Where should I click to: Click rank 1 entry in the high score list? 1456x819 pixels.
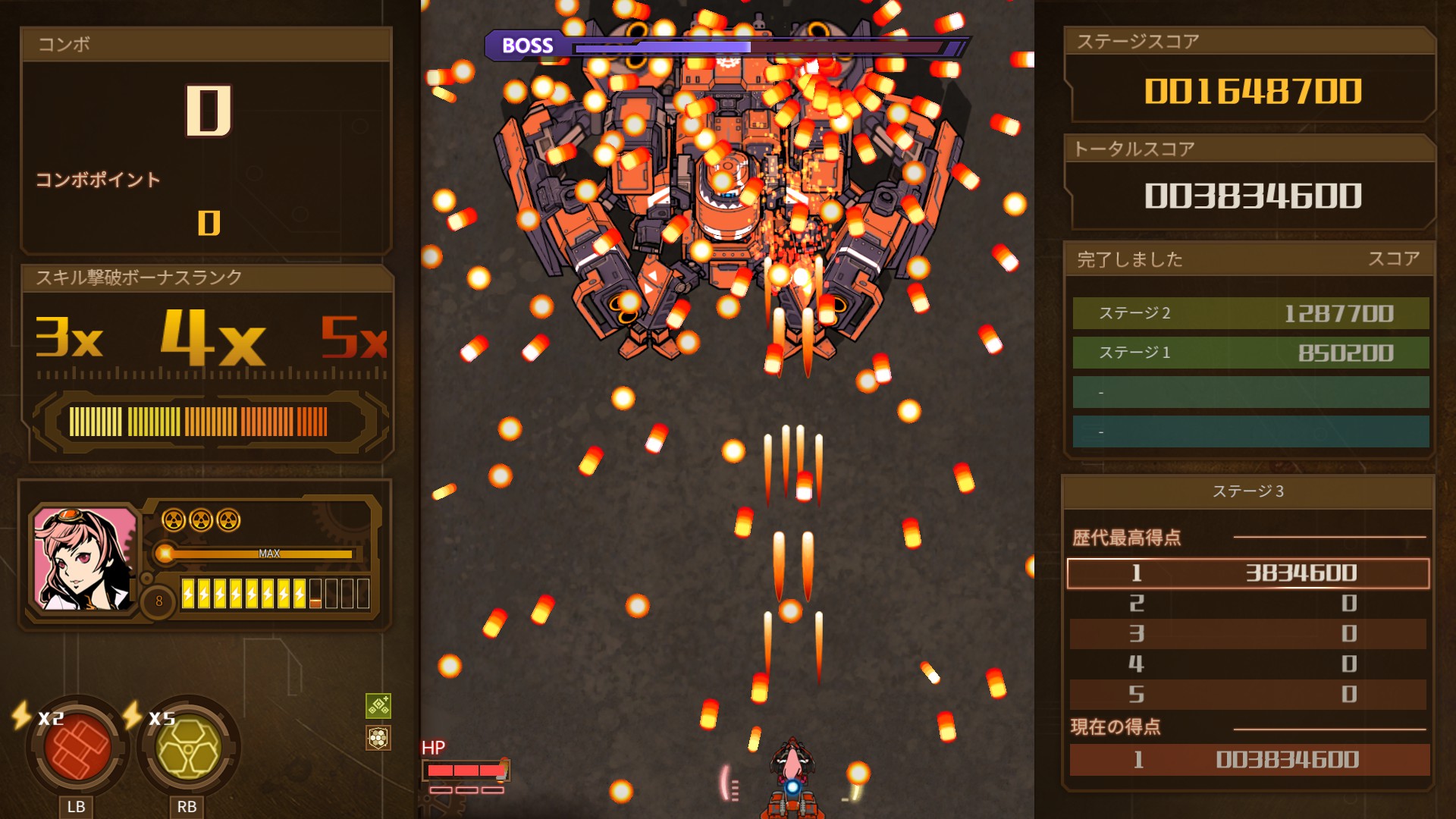1249,574
